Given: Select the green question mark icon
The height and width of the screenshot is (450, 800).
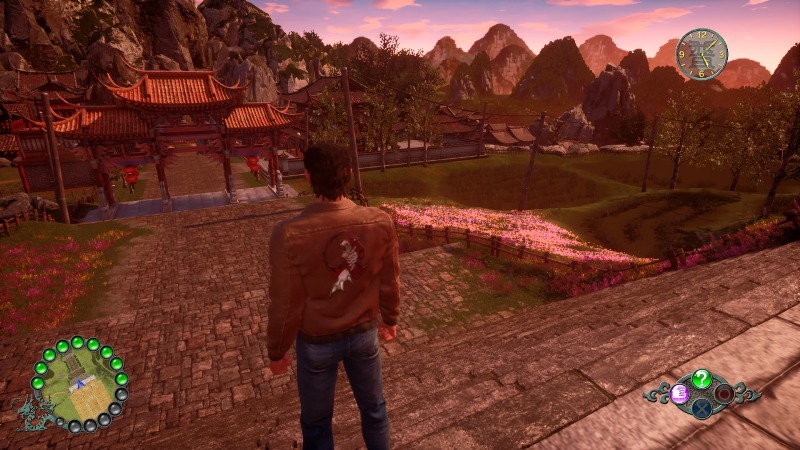Looking at the screenshot, I should (702, 378).
